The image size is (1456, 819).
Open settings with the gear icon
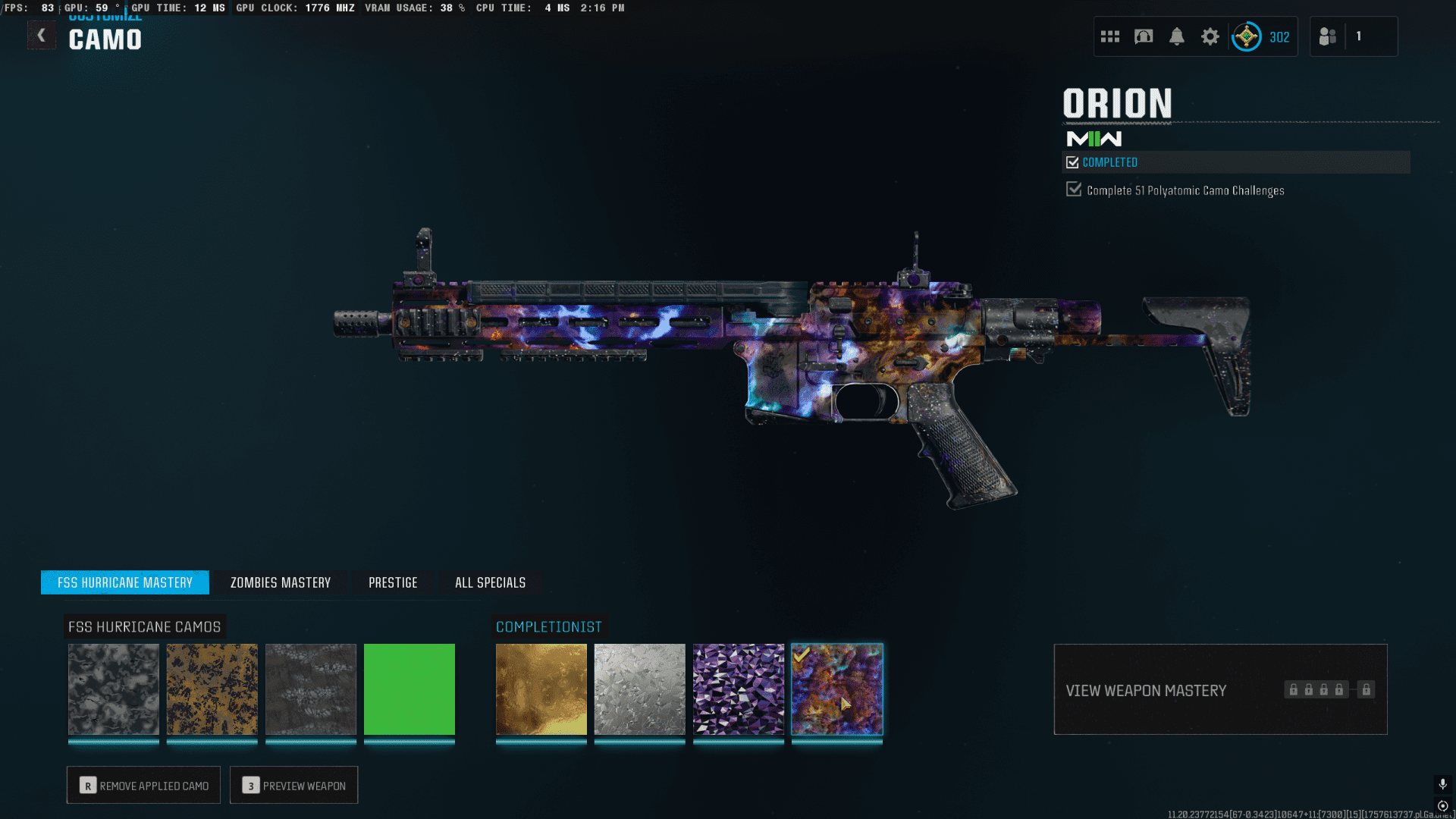(x=1210, y=36)
